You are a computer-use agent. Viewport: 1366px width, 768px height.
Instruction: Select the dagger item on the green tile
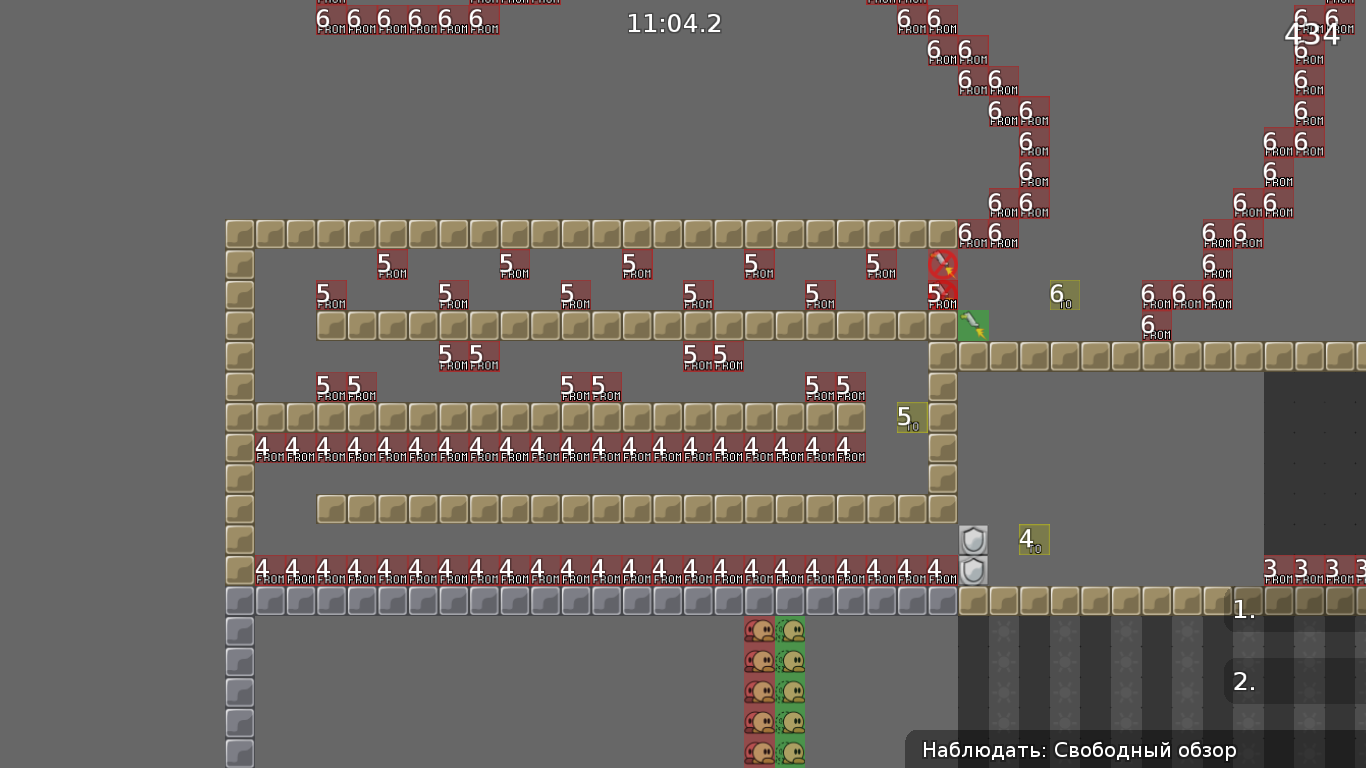click(x=972, y=324)
